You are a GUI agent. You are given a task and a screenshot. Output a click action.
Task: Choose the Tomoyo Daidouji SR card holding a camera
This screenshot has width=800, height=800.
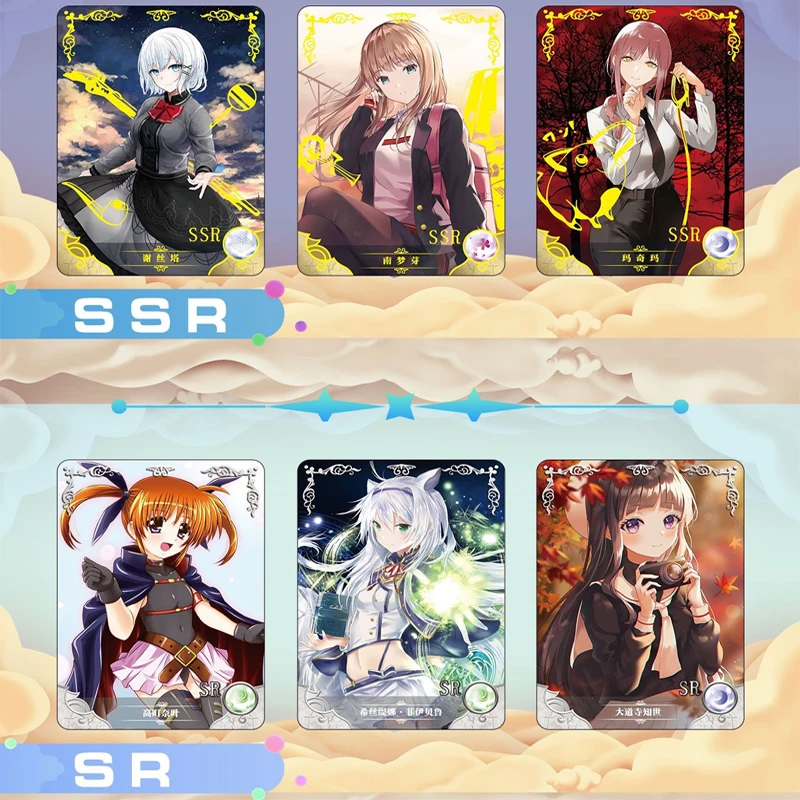point(641,594)
